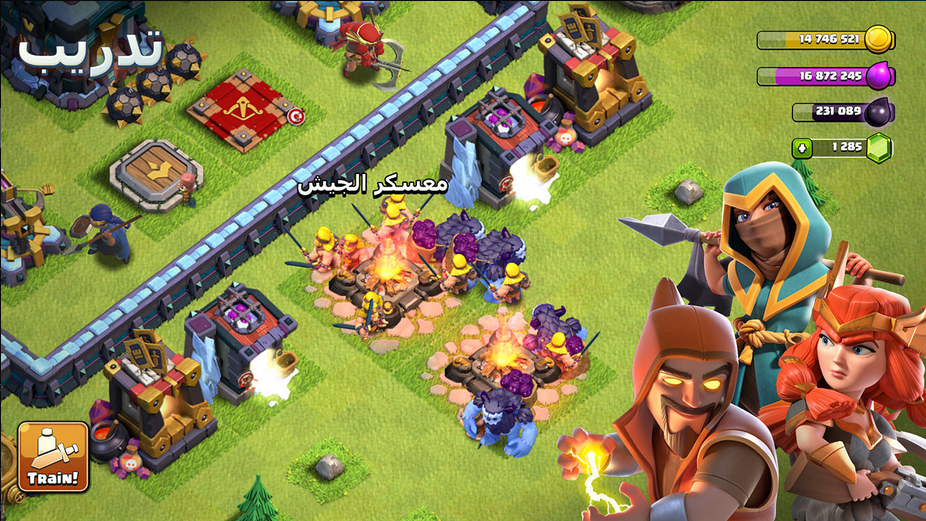Tap the green plus button beside gems
926x521 pixels.
click(802, 148)
